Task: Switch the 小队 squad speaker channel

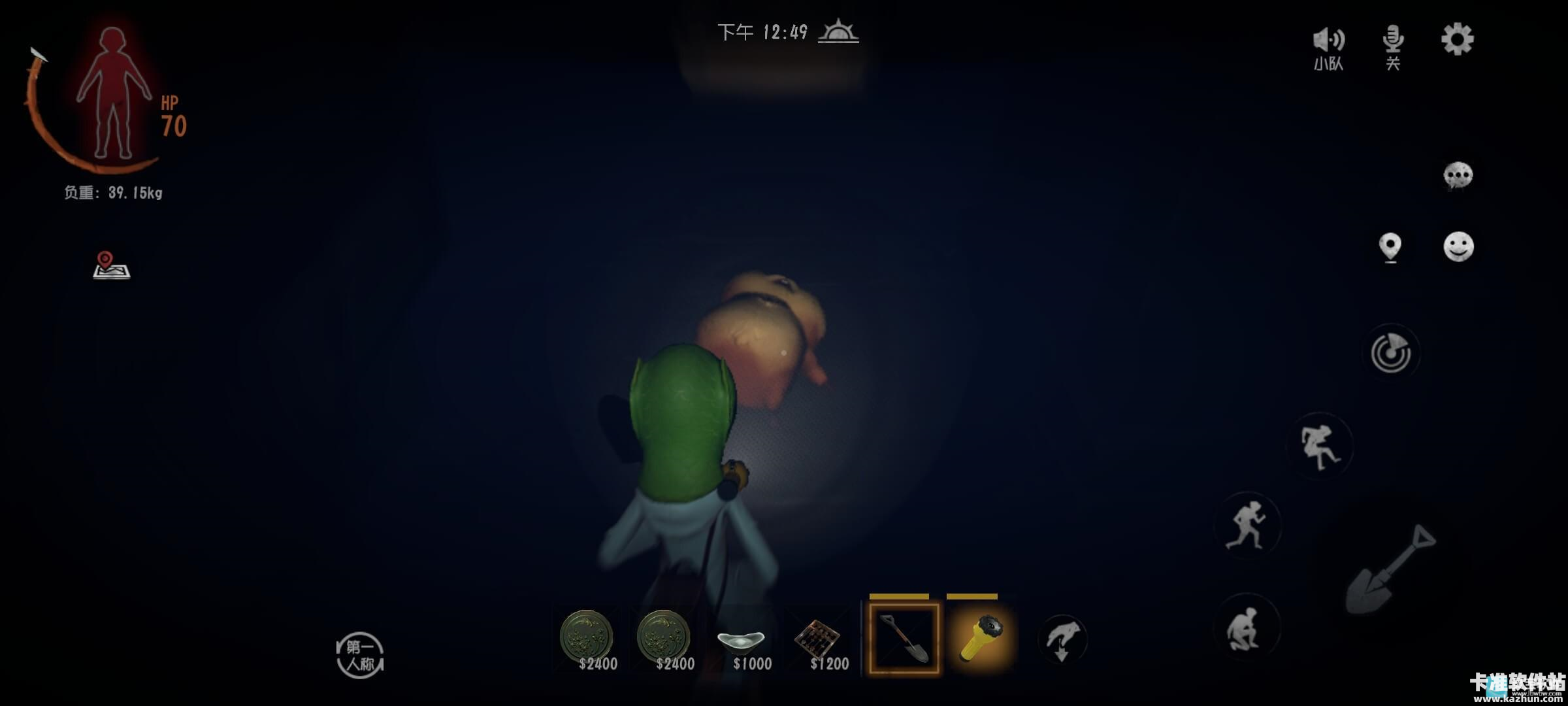Action: (1328, 47)
